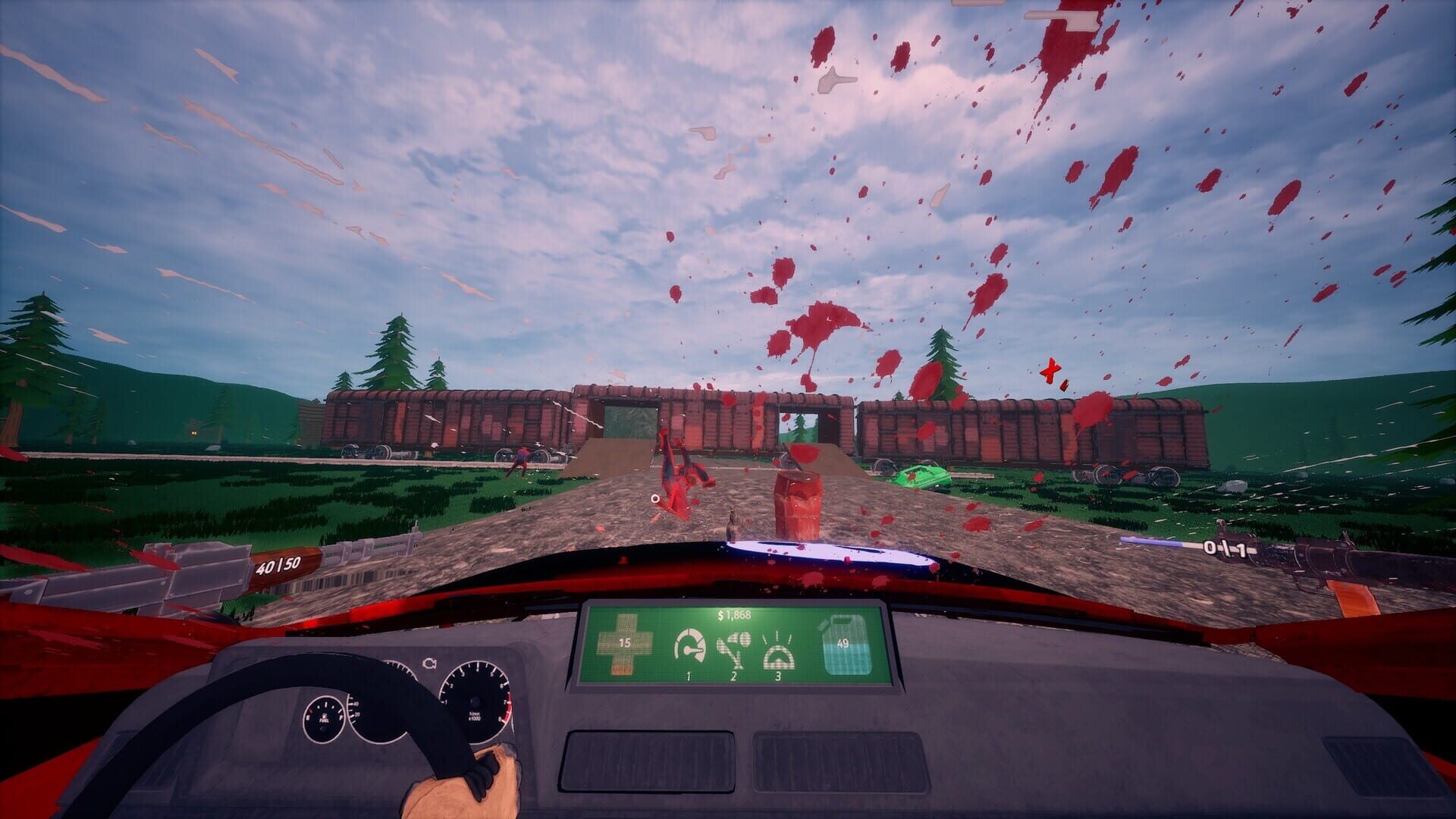1456x819 pixels.
Task: Open the $1,868 money counter display
Action: (734, 616)
